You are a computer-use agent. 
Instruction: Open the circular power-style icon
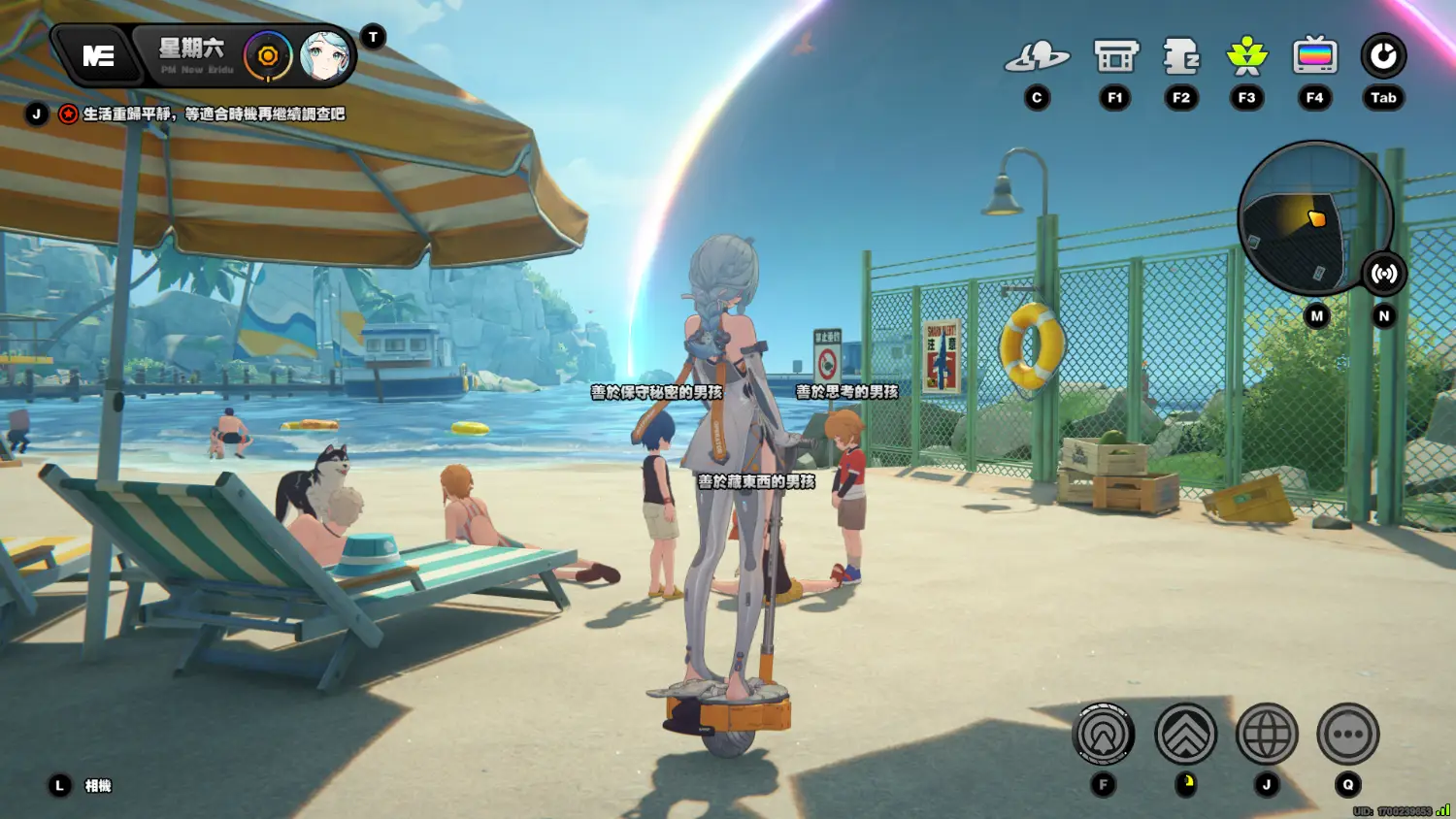pyautogui.click(x=1383, y=57)
